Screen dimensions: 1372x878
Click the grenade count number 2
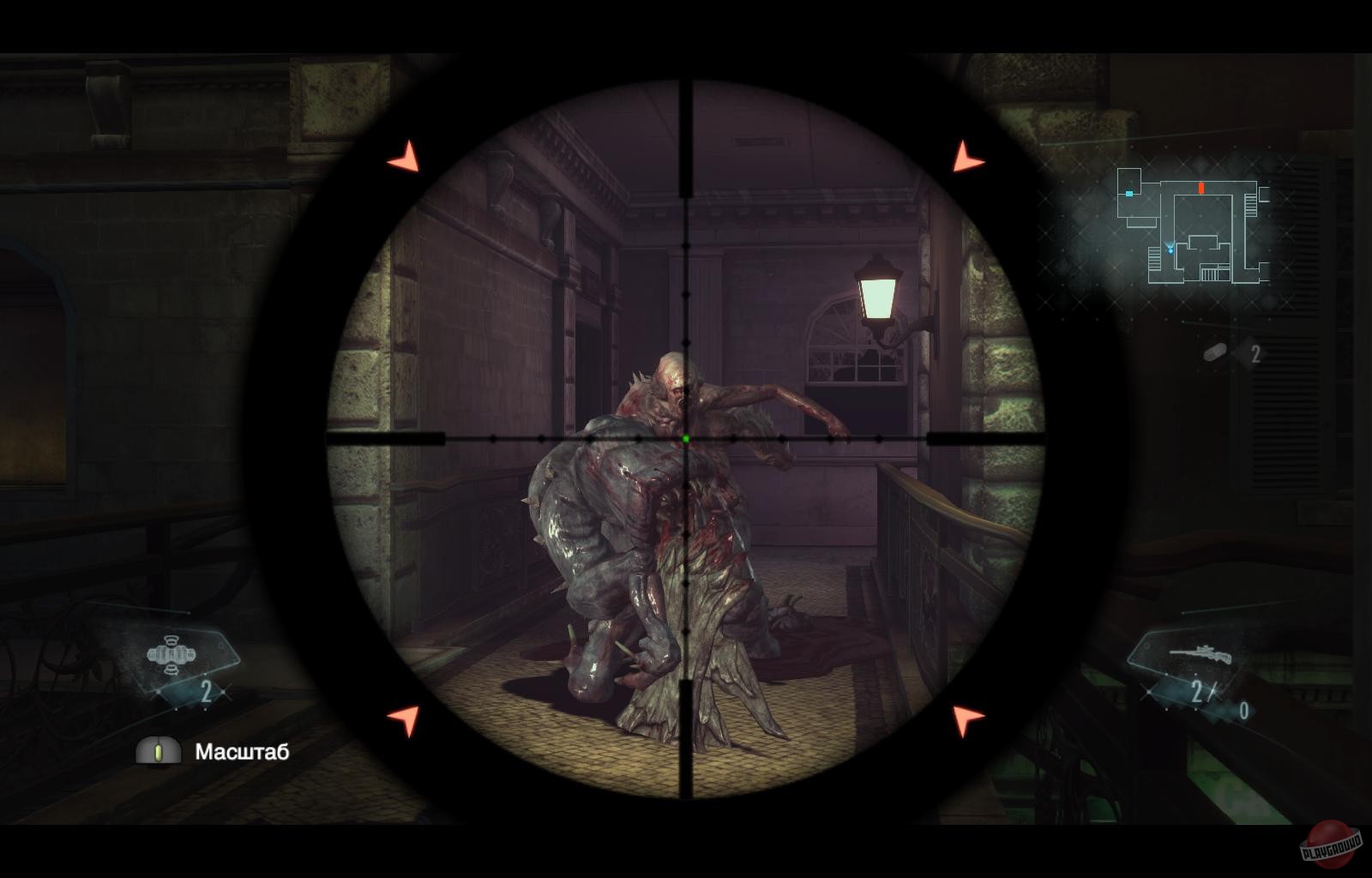(x=1255, y=352)
